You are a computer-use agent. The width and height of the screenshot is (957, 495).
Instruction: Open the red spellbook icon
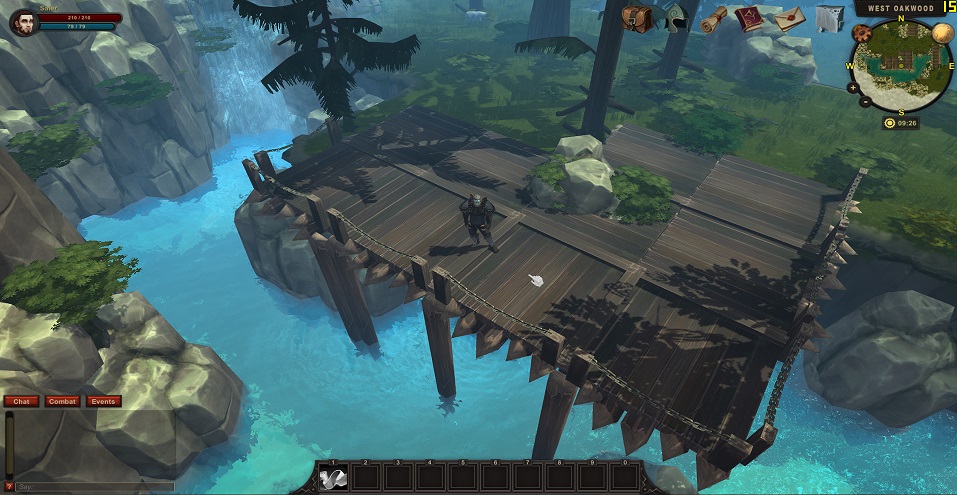748,19
